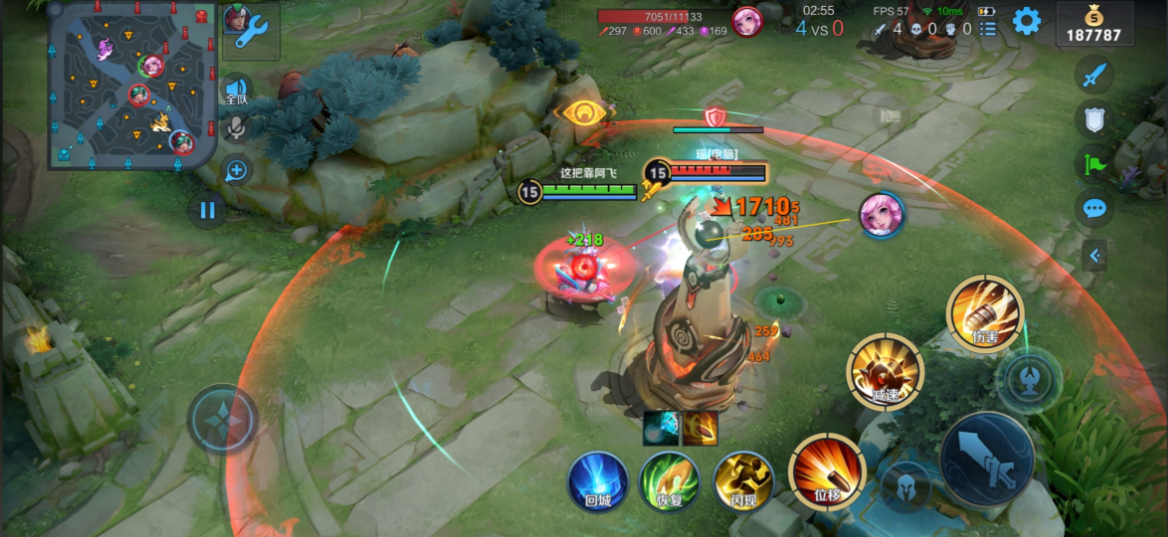Toggle the muted microphone button
This screenshot has height=537, width=1168.
click(x=236, y=127)
